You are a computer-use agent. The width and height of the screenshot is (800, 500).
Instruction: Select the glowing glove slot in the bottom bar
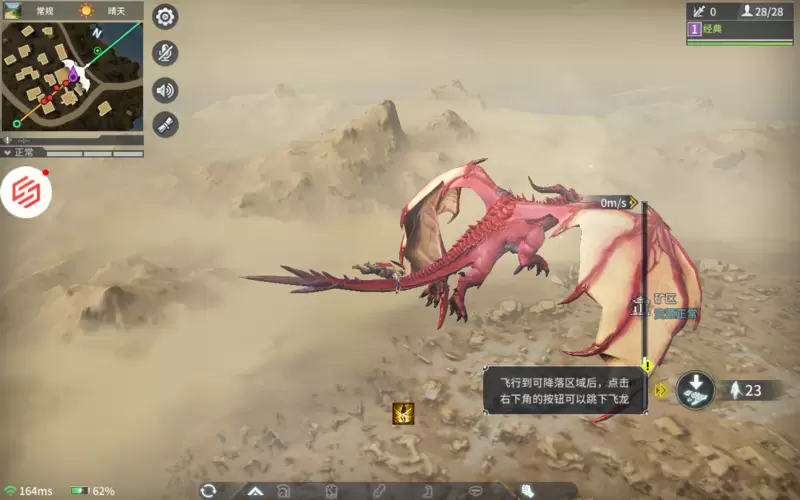point(527,491)
